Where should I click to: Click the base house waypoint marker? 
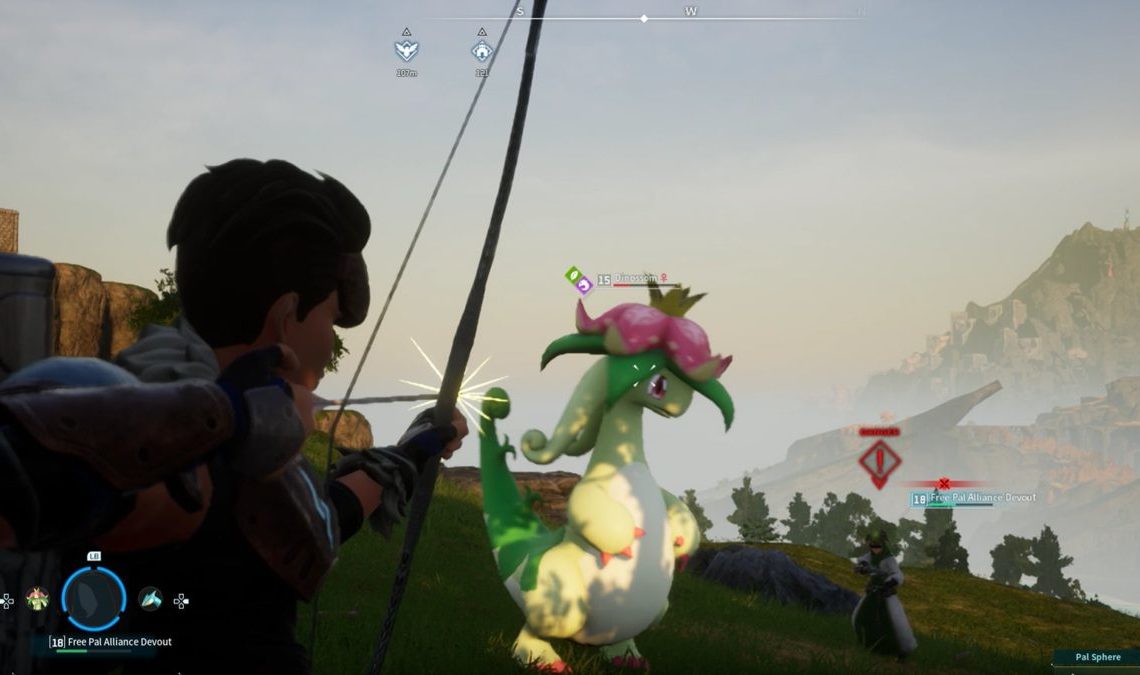click(482, 50)
